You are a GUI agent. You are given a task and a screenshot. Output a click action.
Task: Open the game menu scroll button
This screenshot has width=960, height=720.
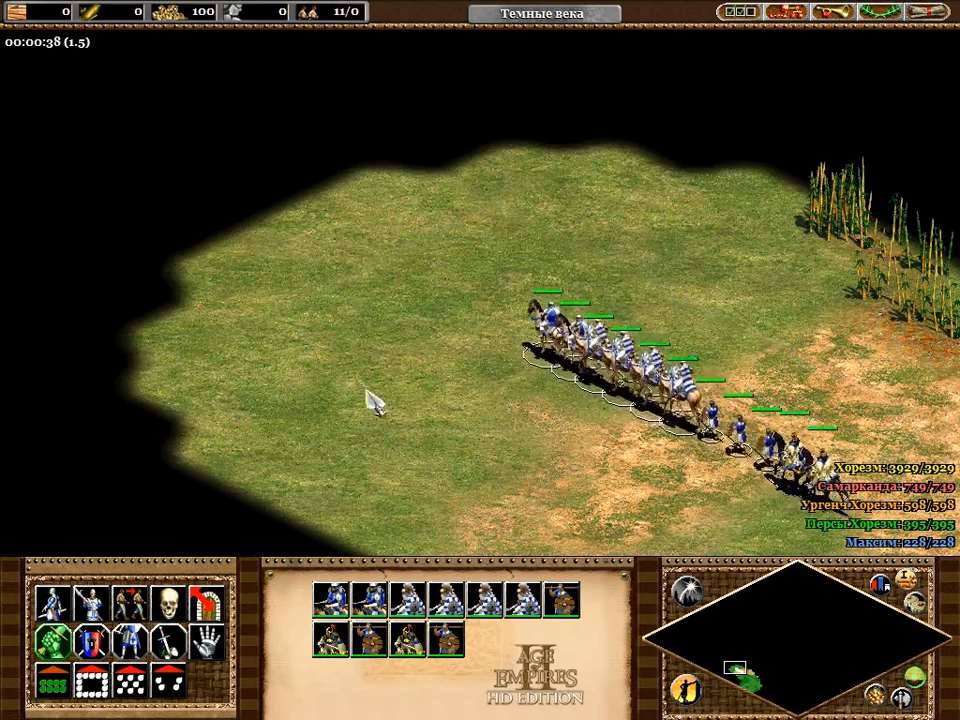[925, 12]
